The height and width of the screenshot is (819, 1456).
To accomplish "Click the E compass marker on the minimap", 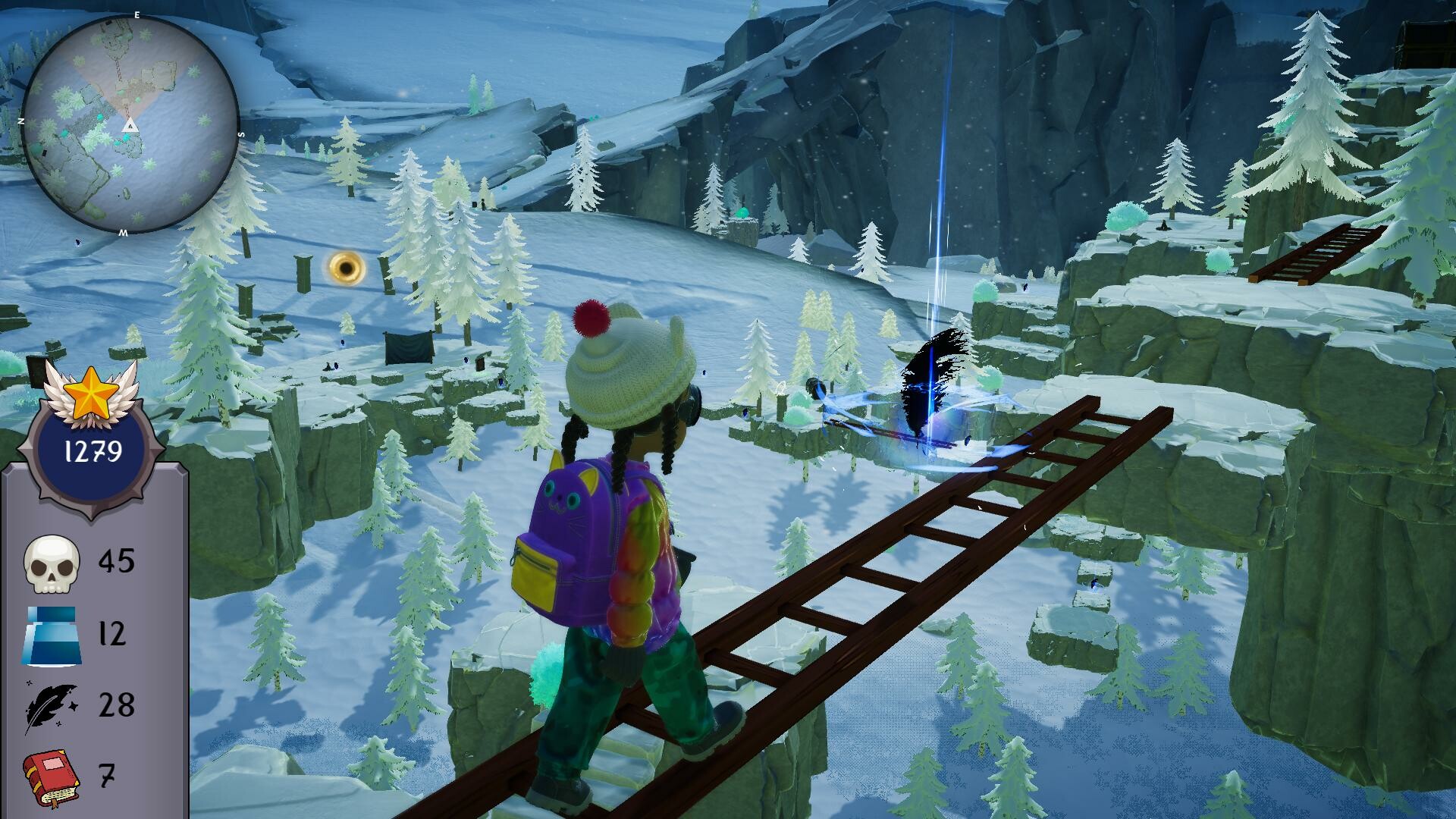I will tap(137, 15).
